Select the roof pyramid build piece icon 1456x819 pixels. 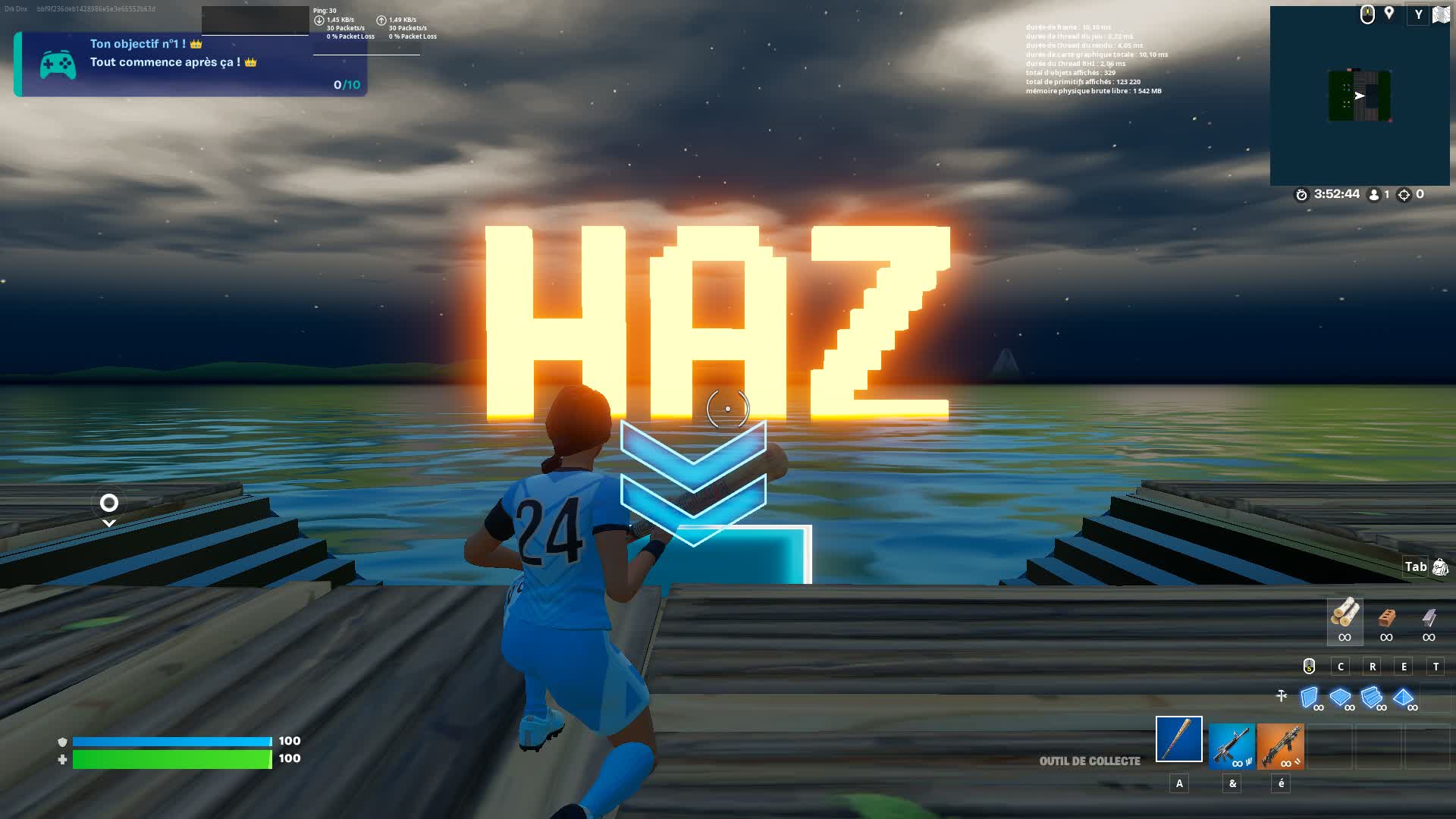[x=1403, y=697]
